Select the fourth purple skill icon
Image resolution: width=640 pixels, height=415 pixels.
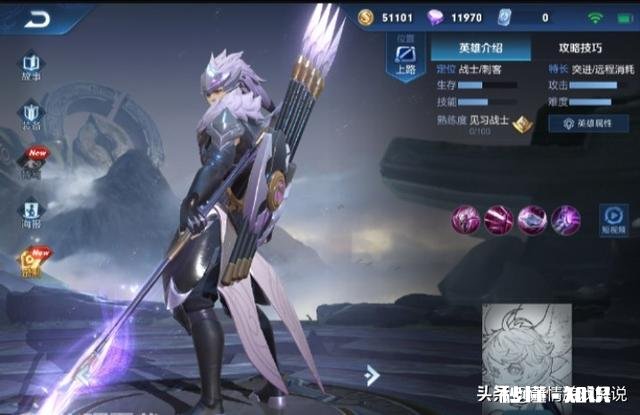coord(565,218)
